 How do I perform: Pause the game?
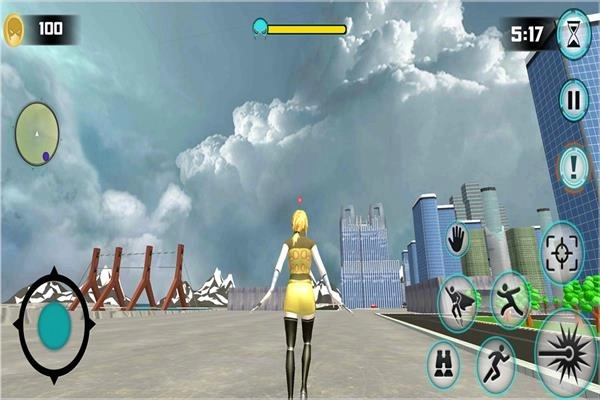coord(573,100)
